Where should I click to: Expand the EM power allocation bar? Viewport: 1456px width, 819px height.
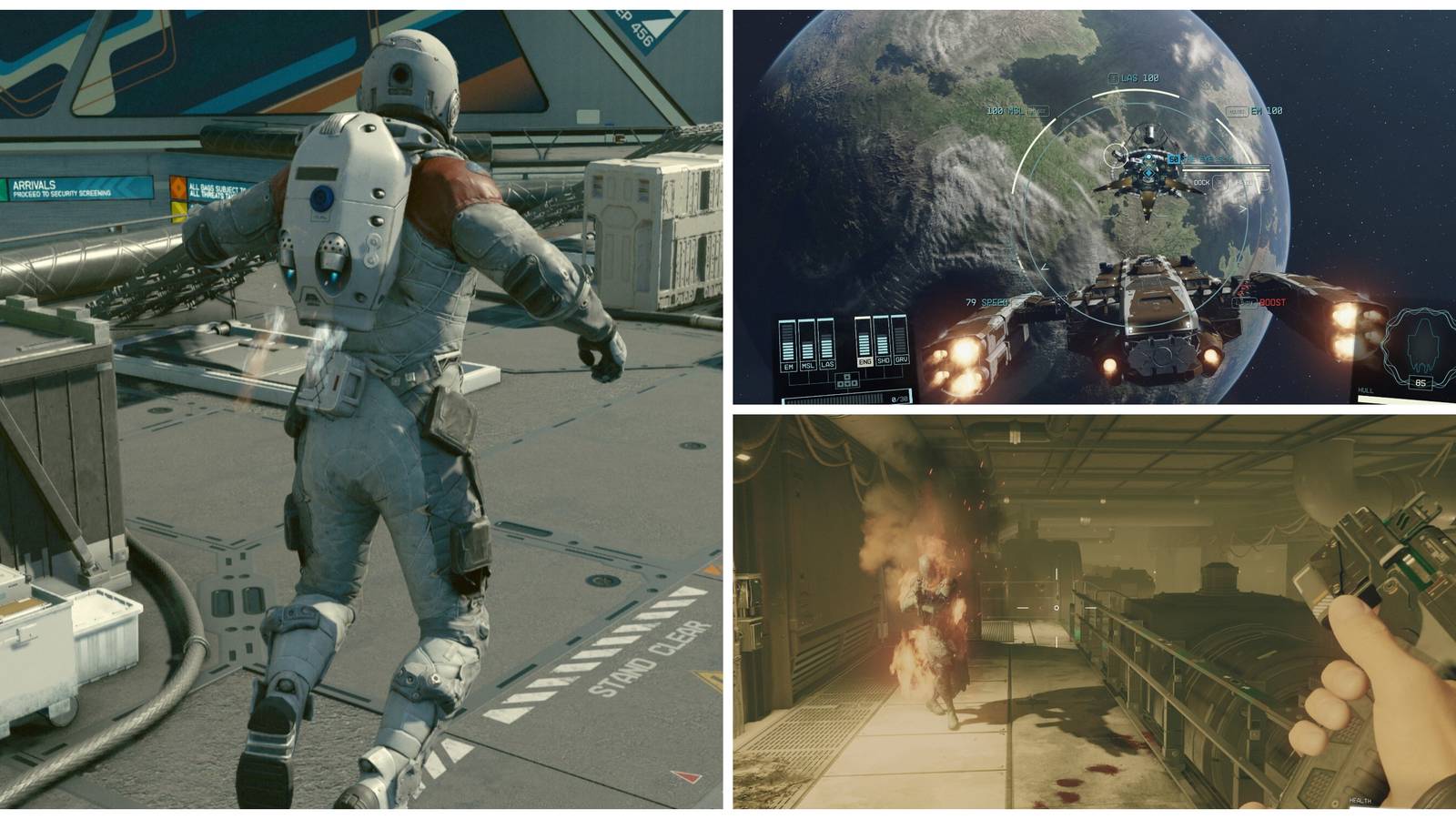point(786,340)
